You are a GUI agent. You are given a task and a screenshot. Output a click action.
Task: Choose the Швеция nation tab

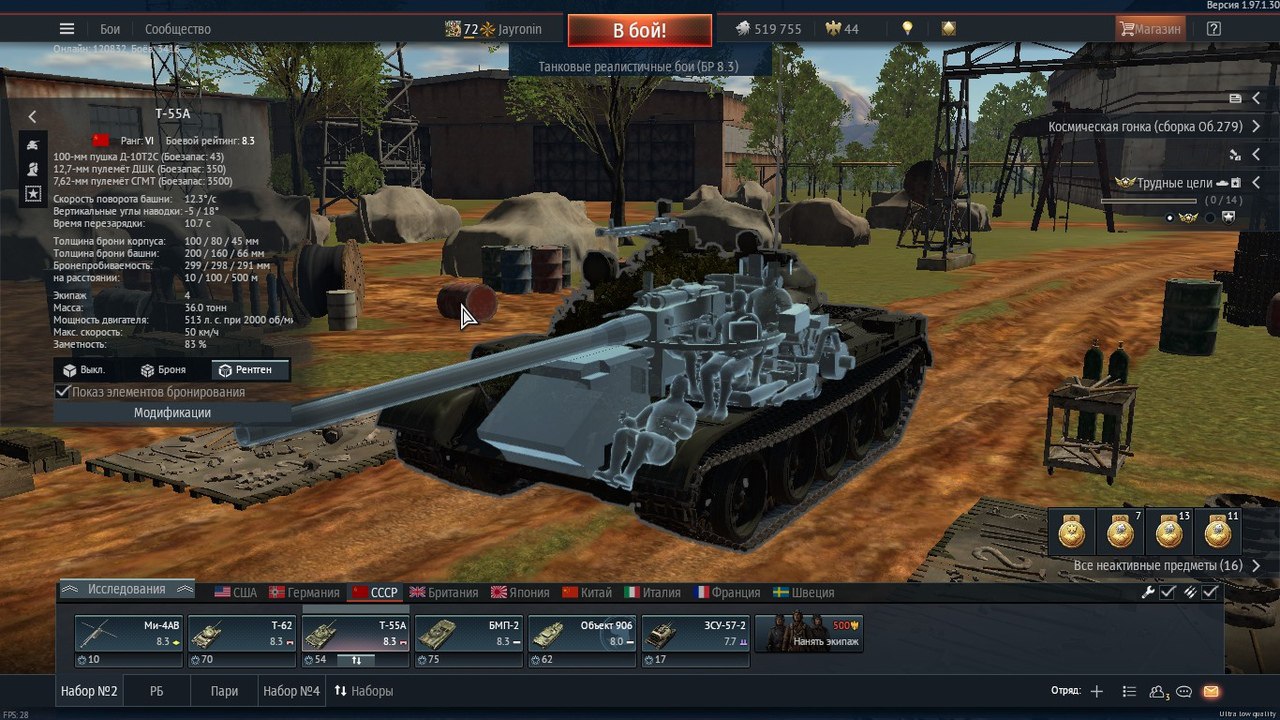click(x=804, y=592)
